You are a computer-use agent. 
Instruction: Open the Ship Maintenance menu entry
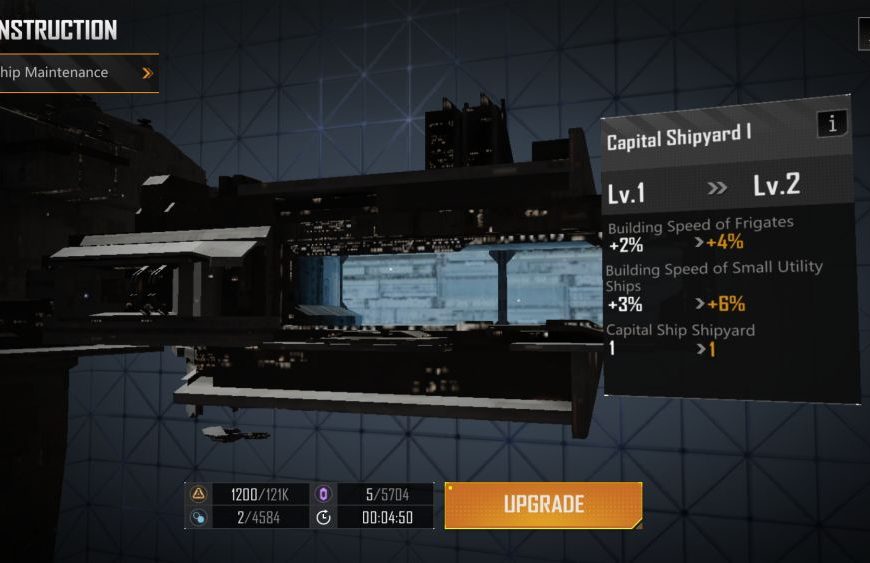tap(76, 73)
